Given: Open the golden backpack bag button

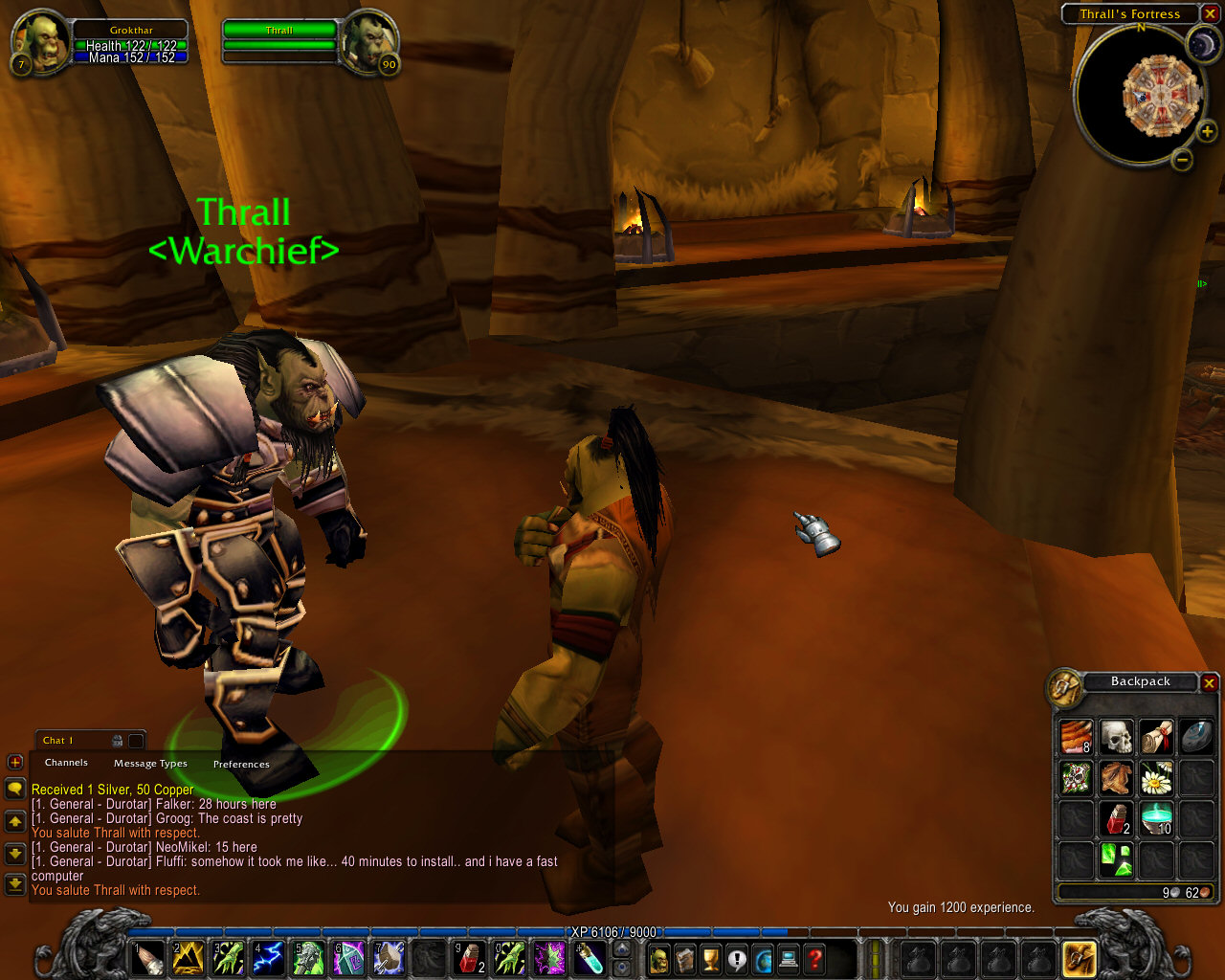Looking at the screenshot, I should click(1080, 958).
